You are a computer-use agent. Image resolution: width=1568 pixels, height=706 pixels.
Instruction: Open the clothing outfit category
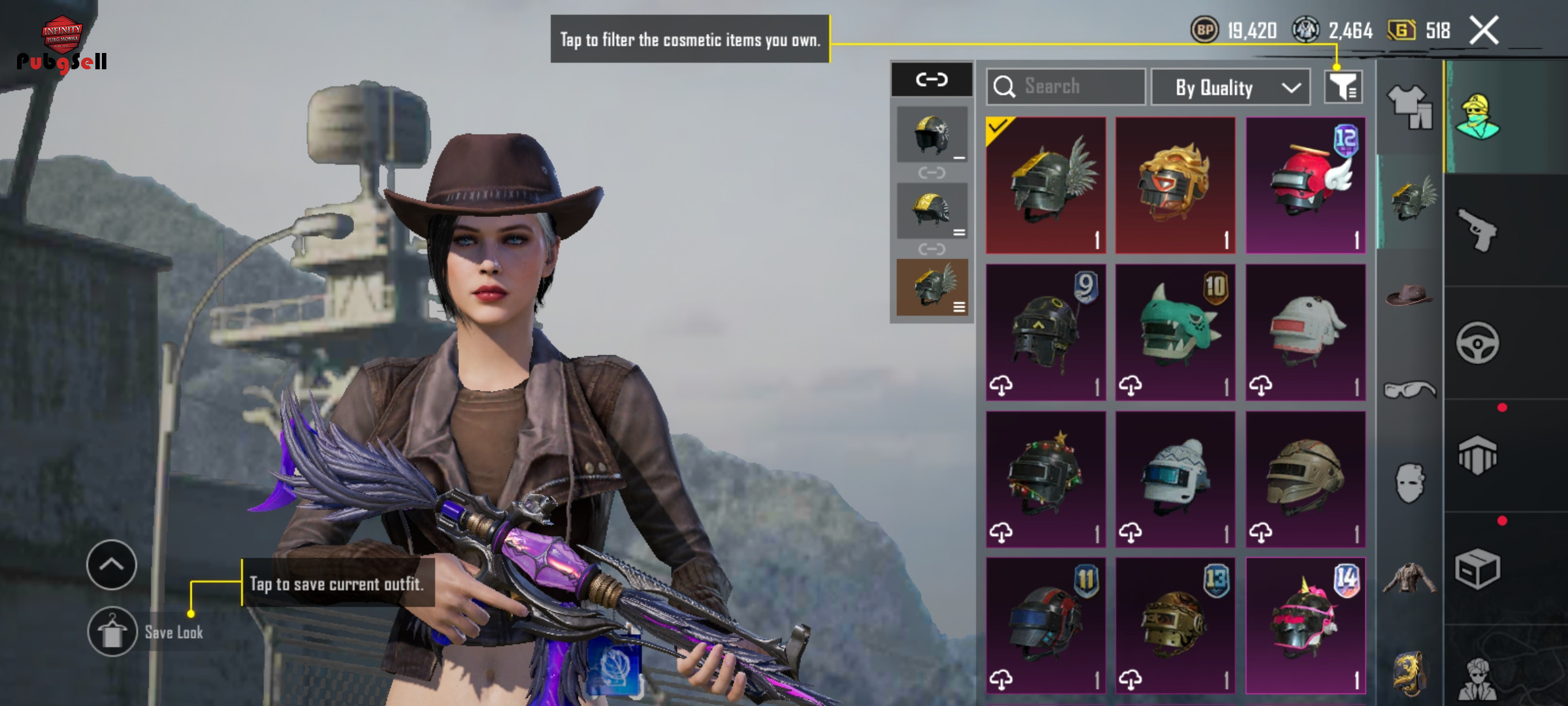tap(1409, 107)
